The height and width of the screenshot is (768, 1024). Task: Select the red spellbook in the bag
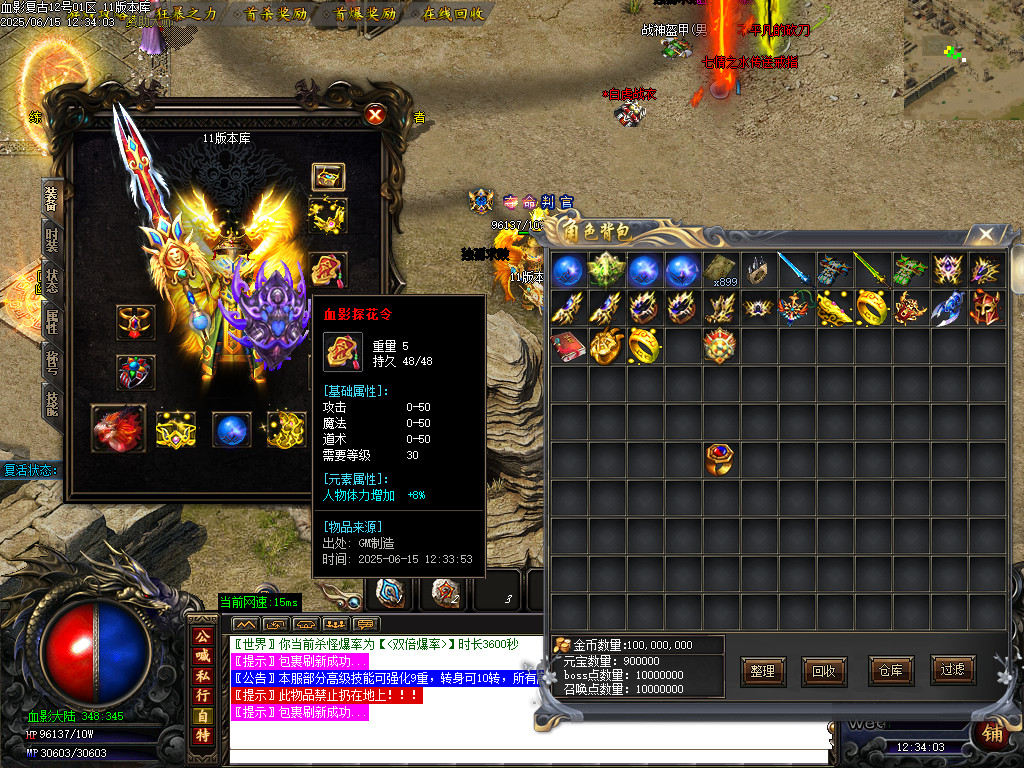(x=568, y=346)
